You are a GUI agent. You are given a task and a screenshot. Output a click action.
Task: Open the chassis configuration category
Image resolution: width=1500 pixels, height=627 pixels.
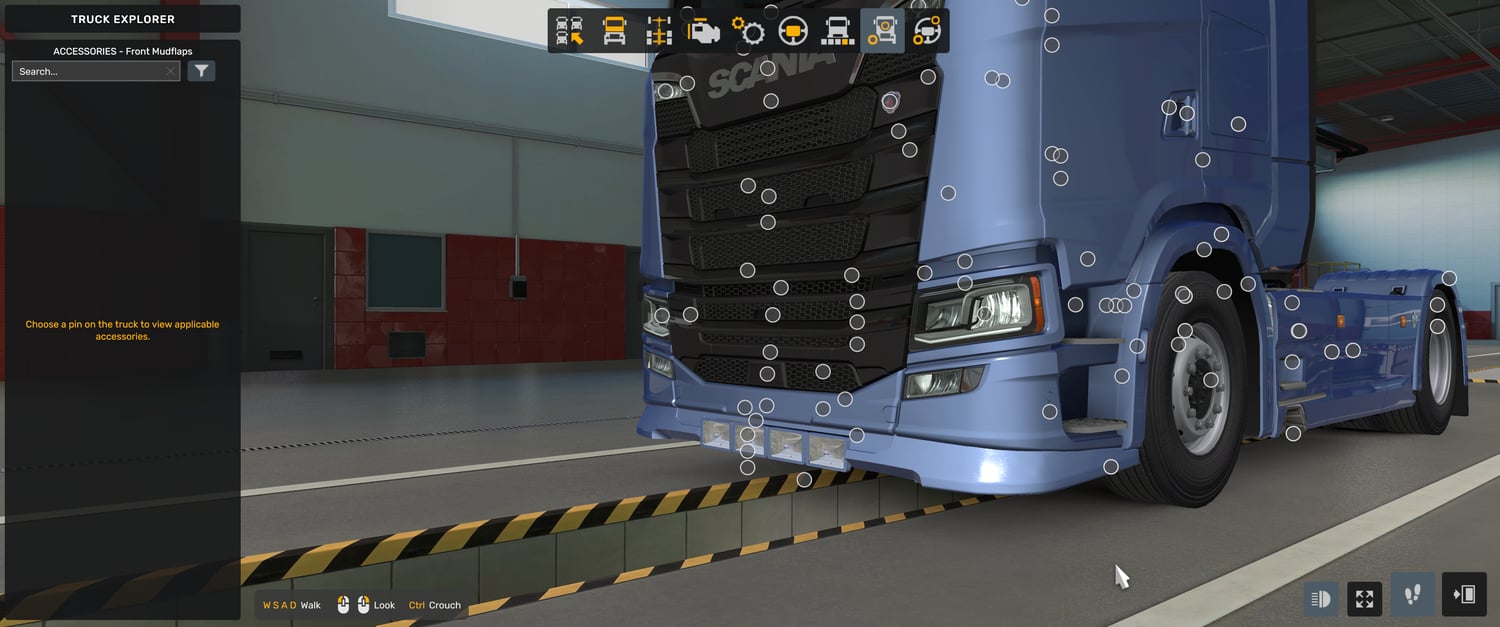pyautogui.click(x=659, y=31)
